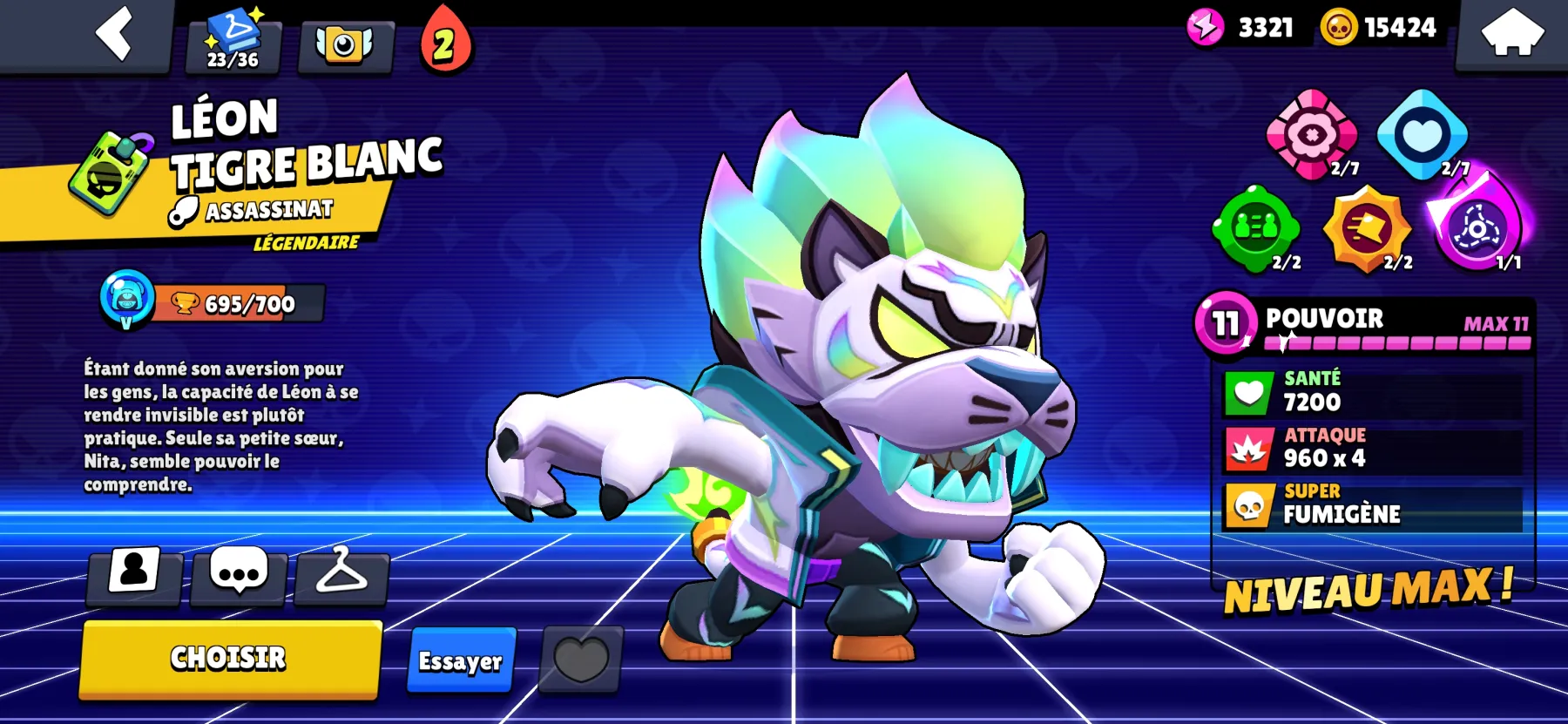Open the hanger icon for skins
This screenshot has width=1568, height=724.
click(341, 573)
